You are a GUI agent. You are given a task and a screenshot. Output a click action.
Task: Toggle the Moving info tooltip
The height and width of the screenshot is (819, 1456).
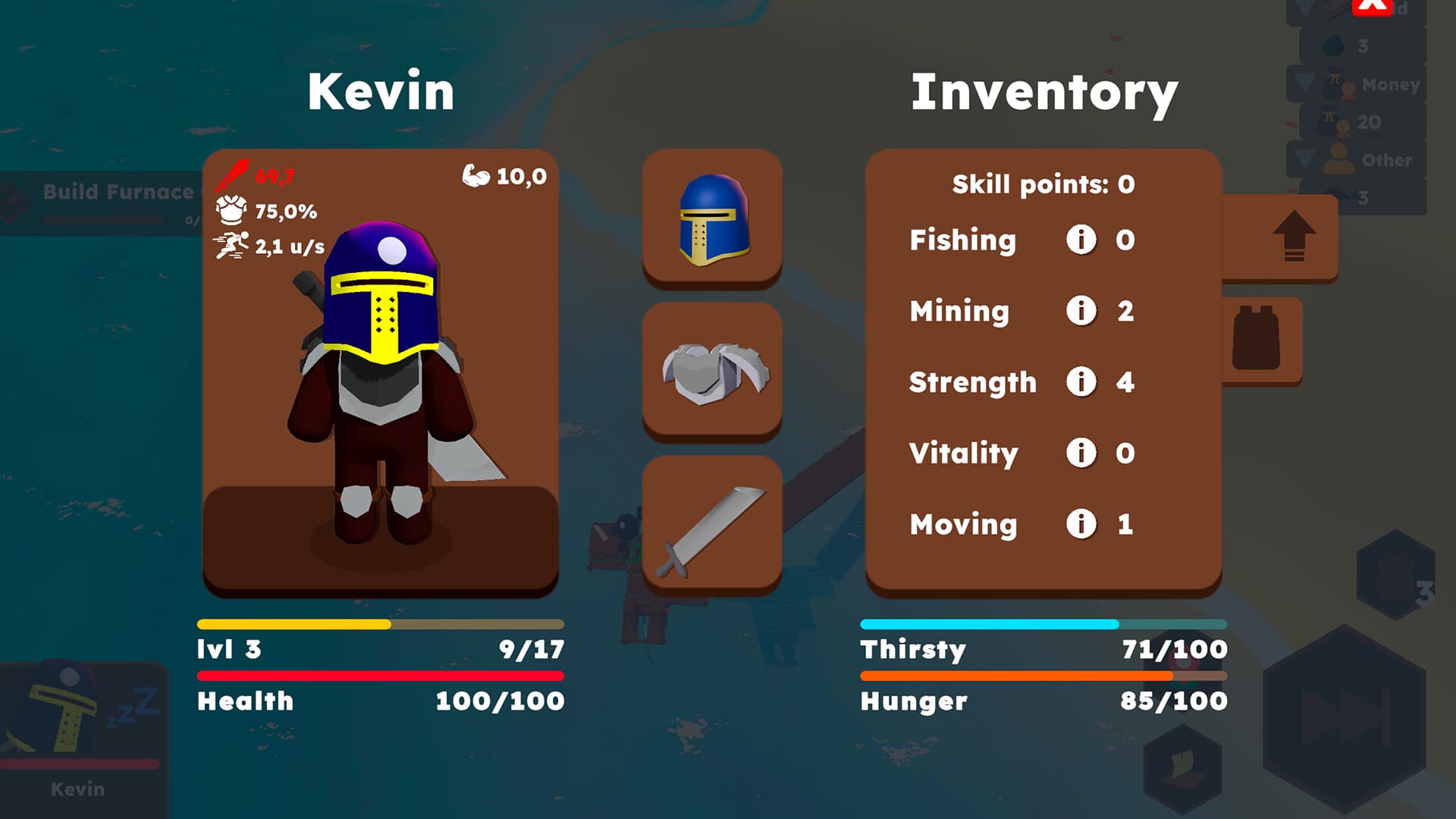coord(1083,523)
